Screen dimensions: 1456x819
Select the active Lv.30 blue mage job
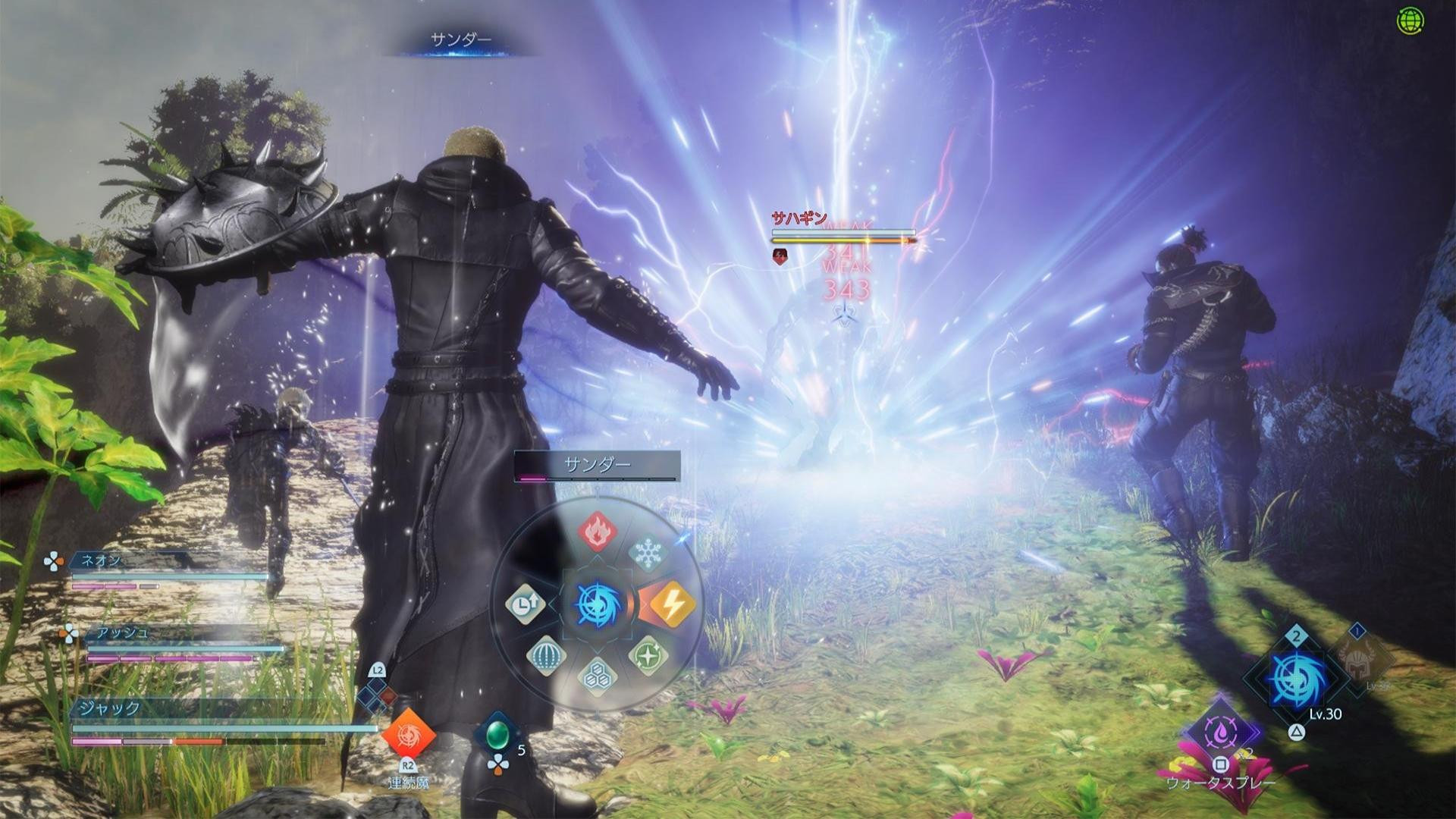(x=1297, y=679)
